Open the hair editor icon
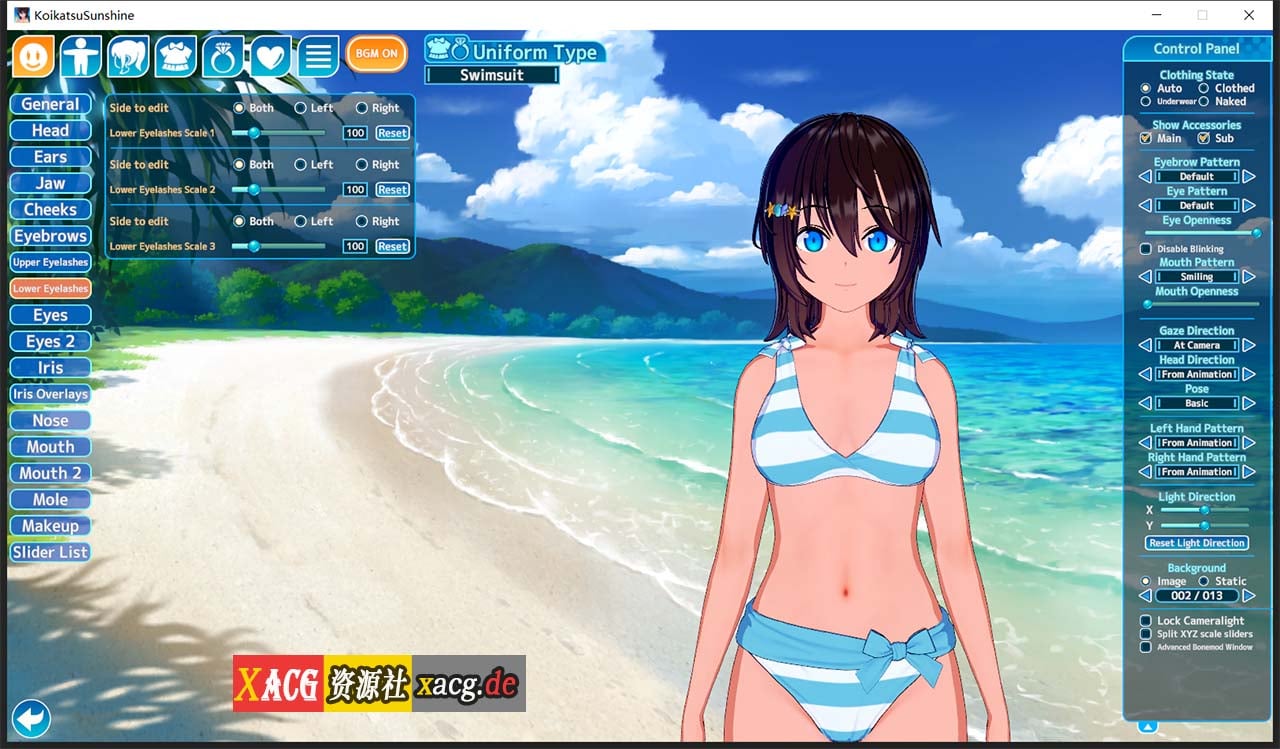The height and width of the screenshot is (749, 1280). click(128, 56)
